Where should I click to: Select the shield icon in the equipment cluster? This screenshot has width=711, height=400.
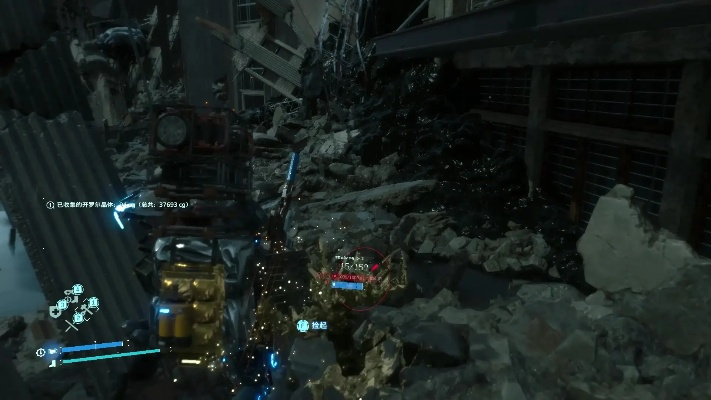pos(55,312)
